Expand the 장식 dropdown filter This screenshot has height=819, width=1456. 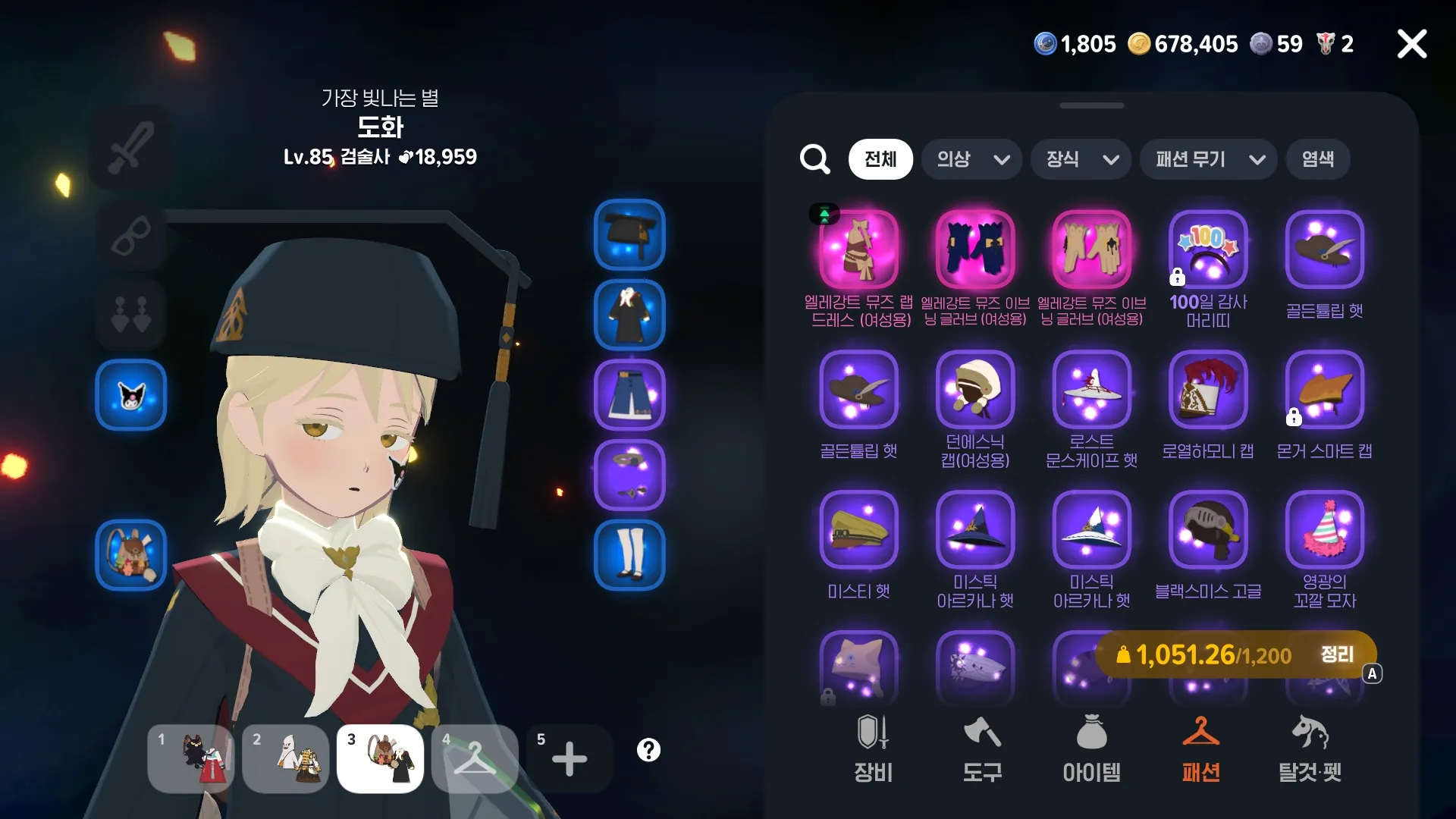pos(1081,159)
